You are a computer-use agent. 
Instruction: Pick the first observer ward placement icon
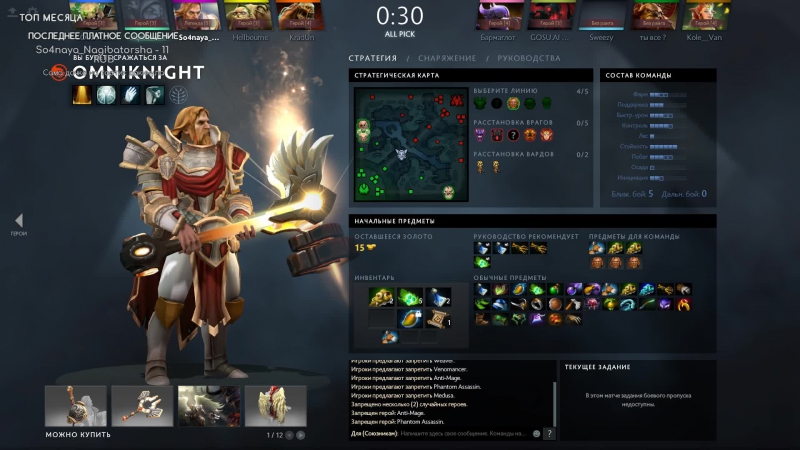pos(481,167)
